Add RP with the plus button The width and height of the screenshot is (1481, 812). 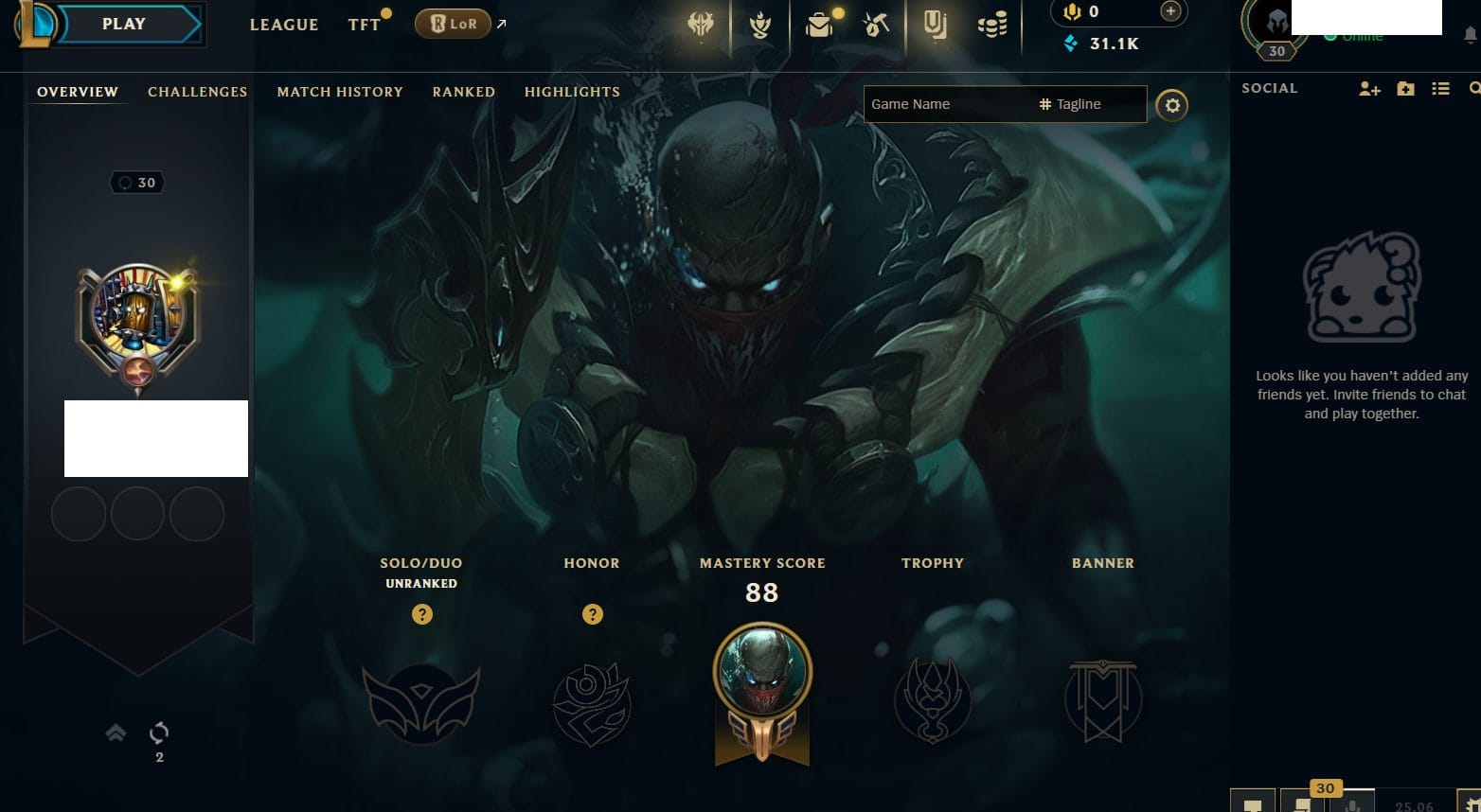(1170, 11)
